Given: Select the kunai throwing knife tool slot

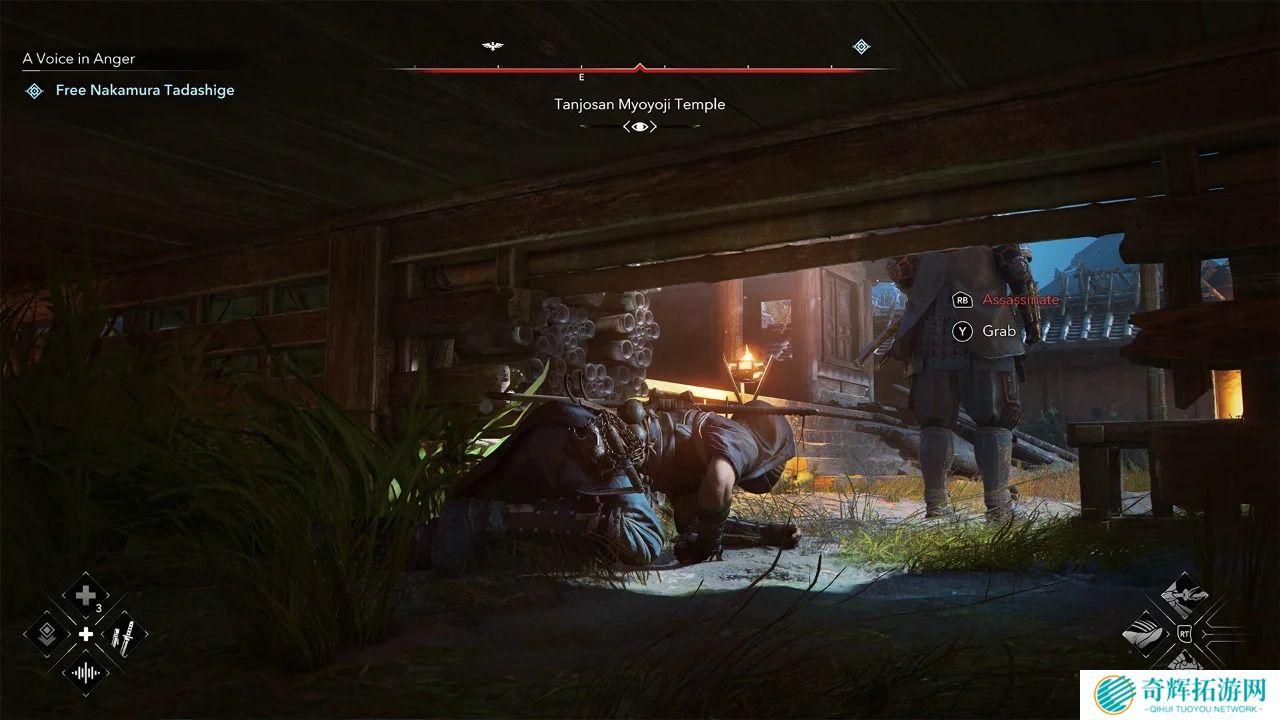Looking at the screenshot, I should click(x=124, y=635).
